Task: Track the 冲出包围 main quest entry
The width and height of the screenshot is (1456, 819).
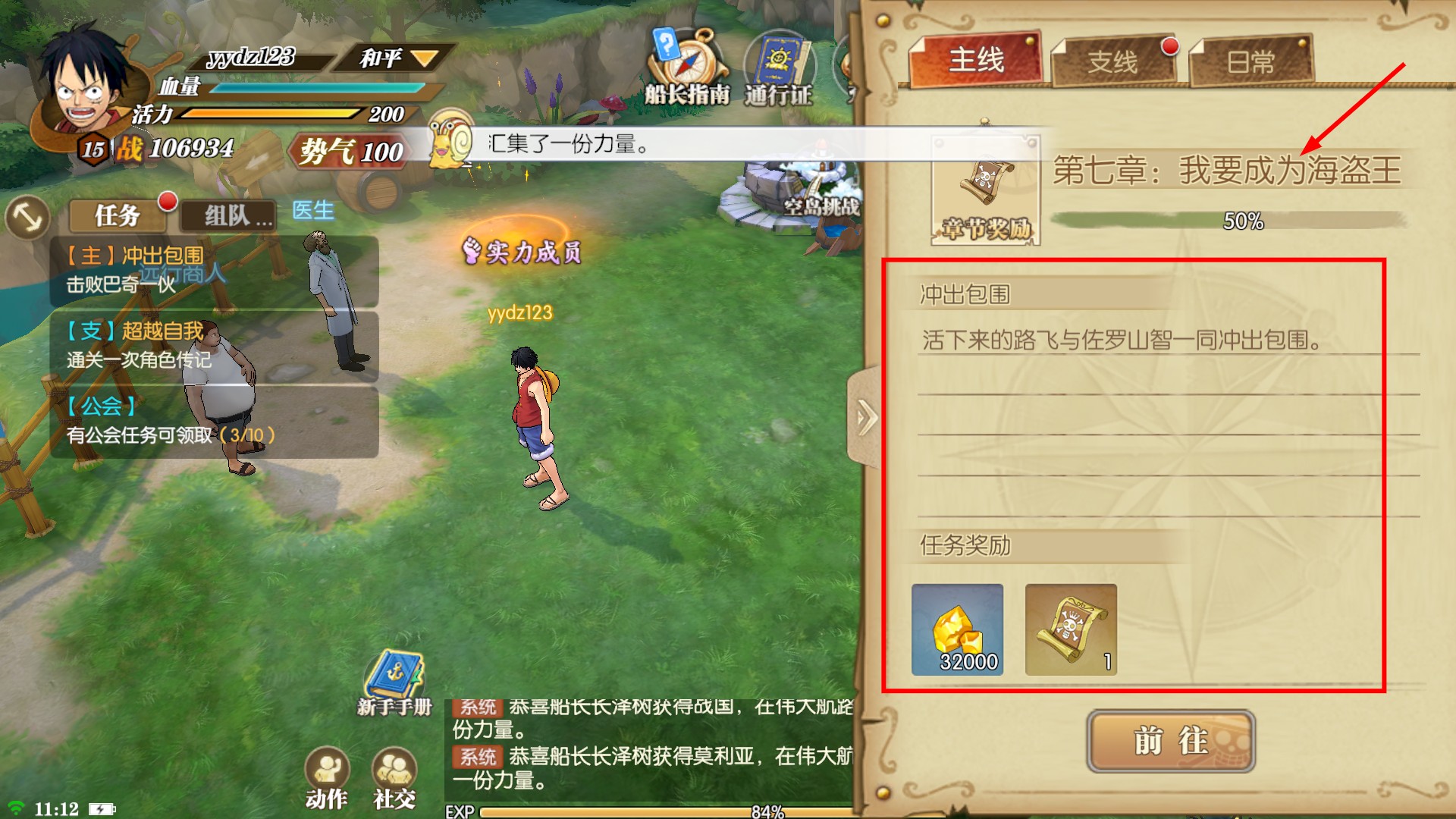Action: click(214, 271)
